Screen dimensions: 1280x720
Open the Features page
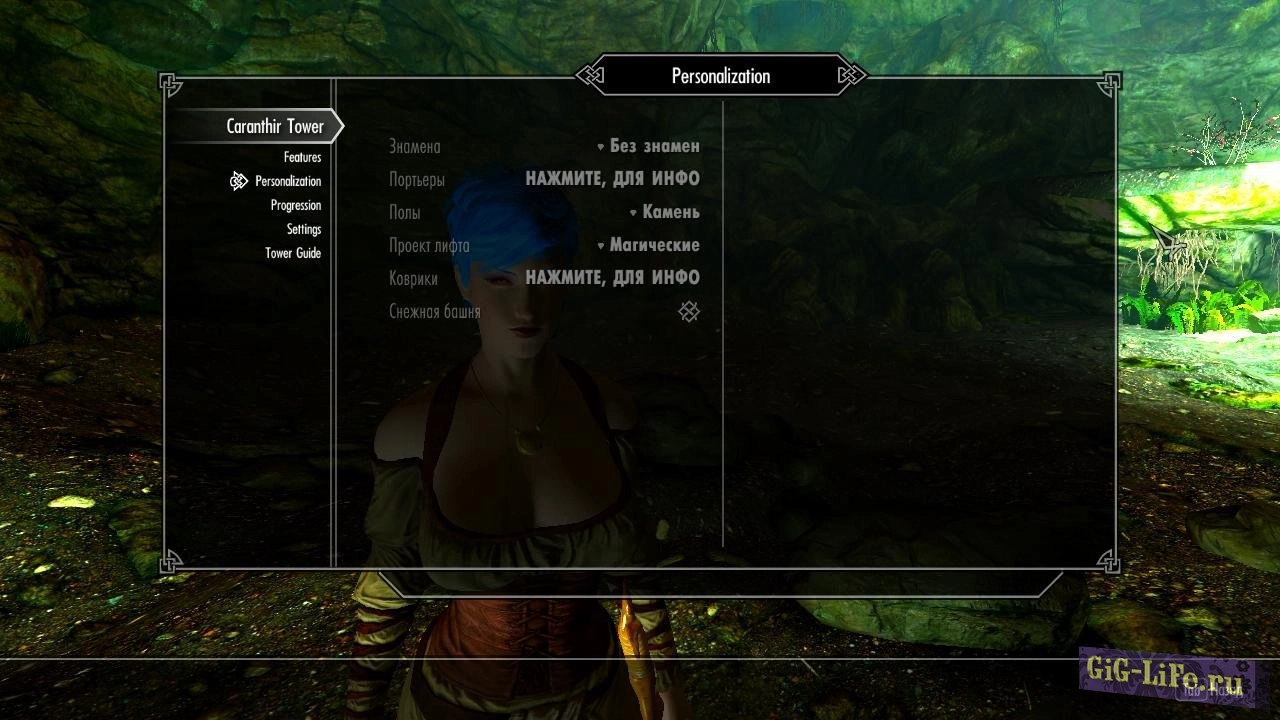point(302,157)
